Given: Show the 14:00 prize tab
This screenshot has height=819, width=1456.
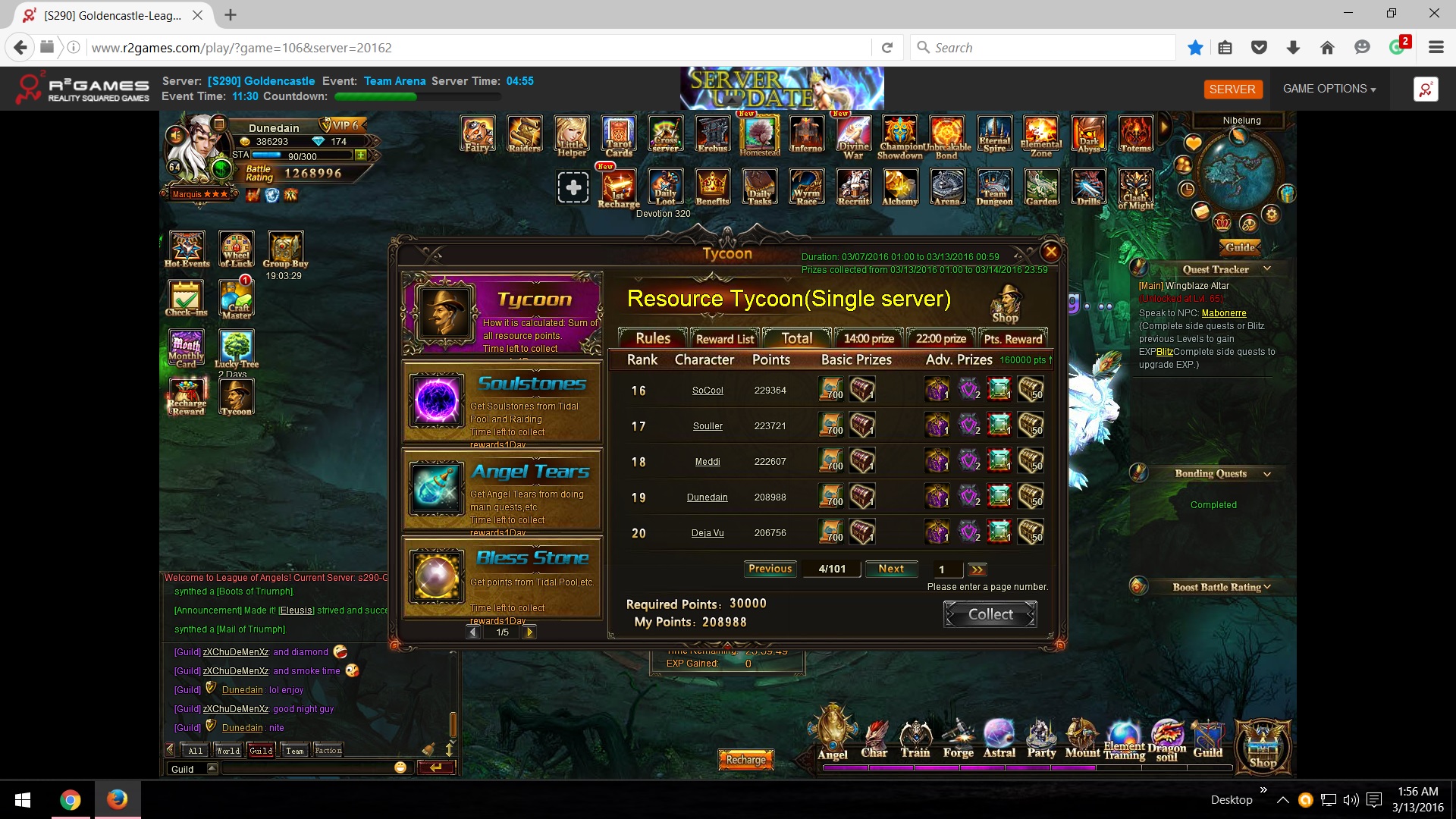Looking at the screenshot, I should [868, 339].
